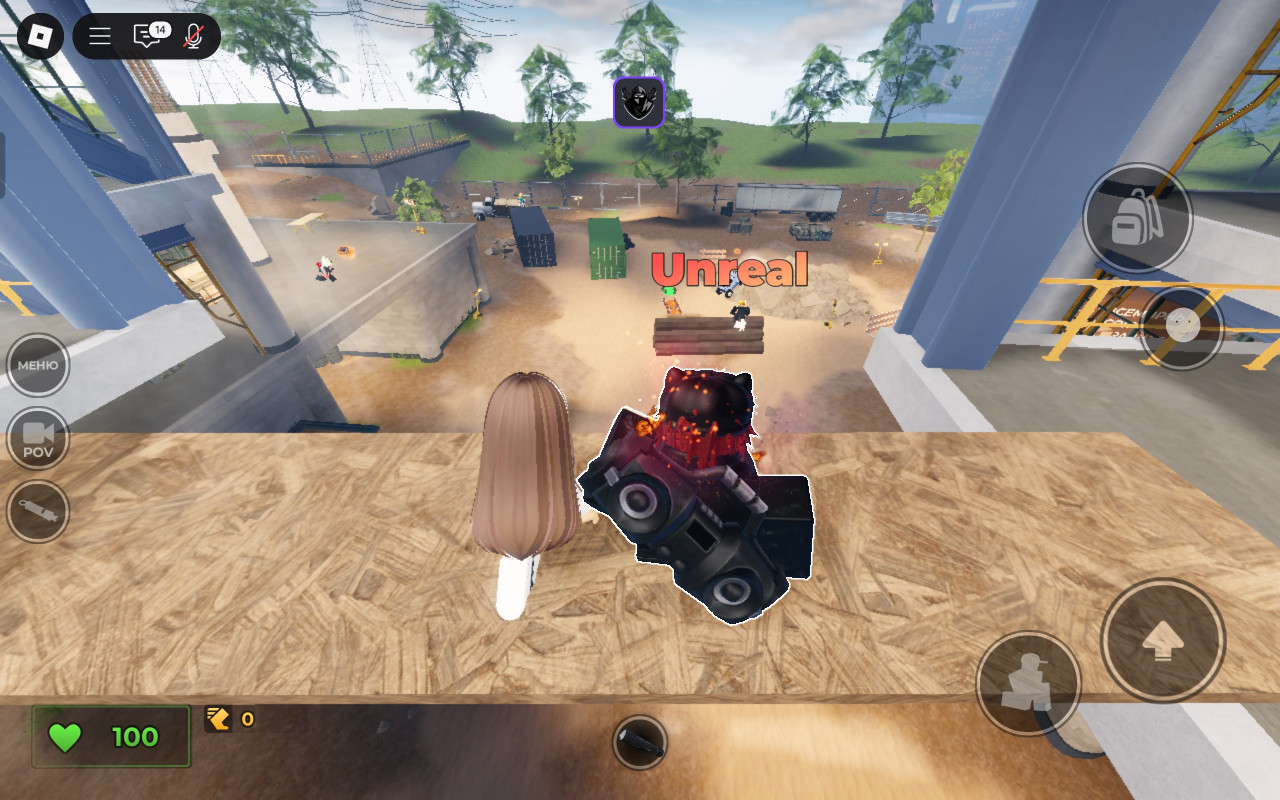Toggle the muted microphone icon
The width and height of the screenshot is (1280, 800).
click(x=193, y=37)
